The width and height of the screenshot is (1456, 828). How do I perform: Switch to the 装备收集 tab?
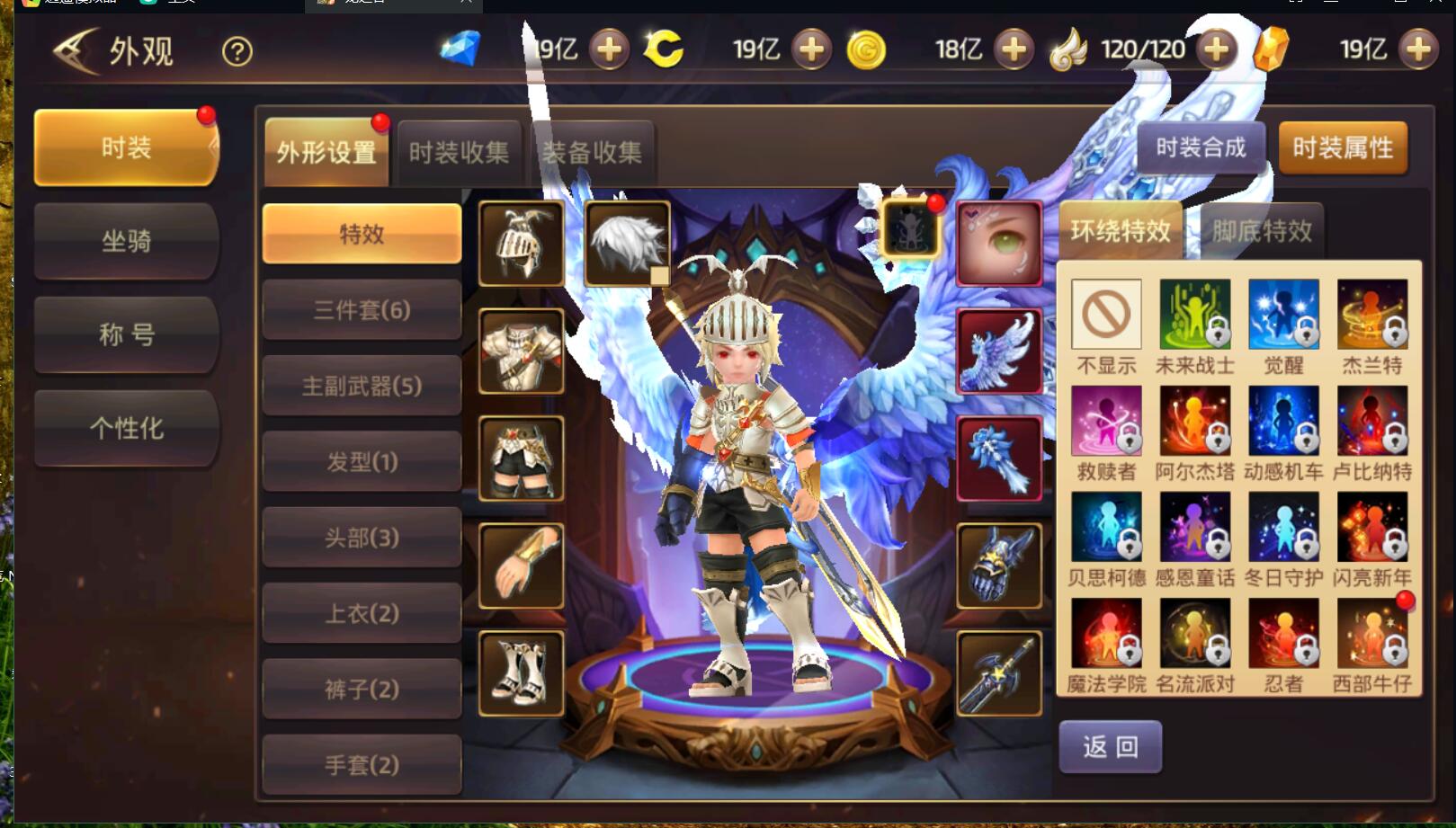click(x=592, y=153)
